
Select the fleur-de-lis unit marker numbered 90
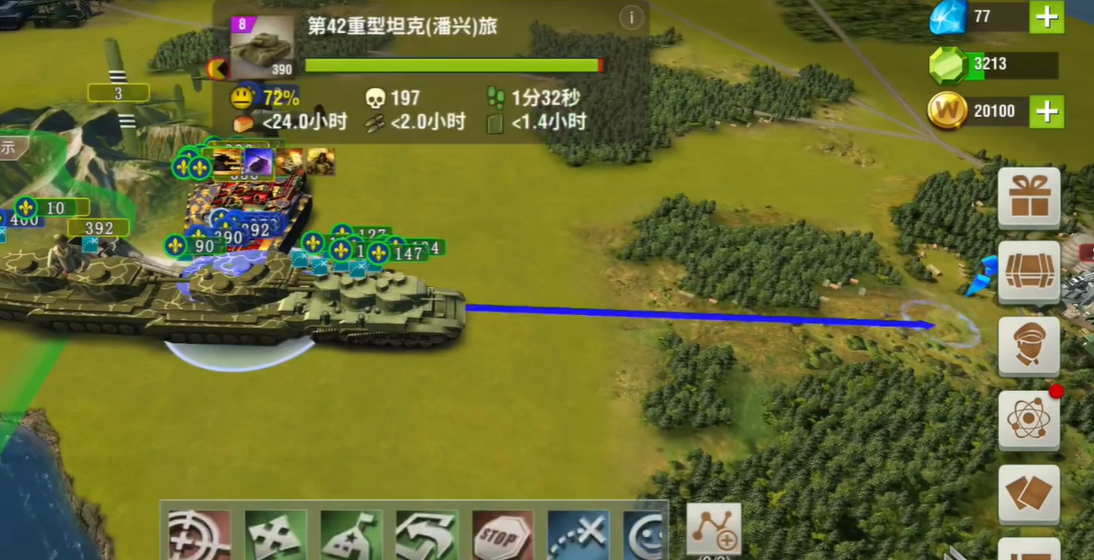(x=177, y=246)
